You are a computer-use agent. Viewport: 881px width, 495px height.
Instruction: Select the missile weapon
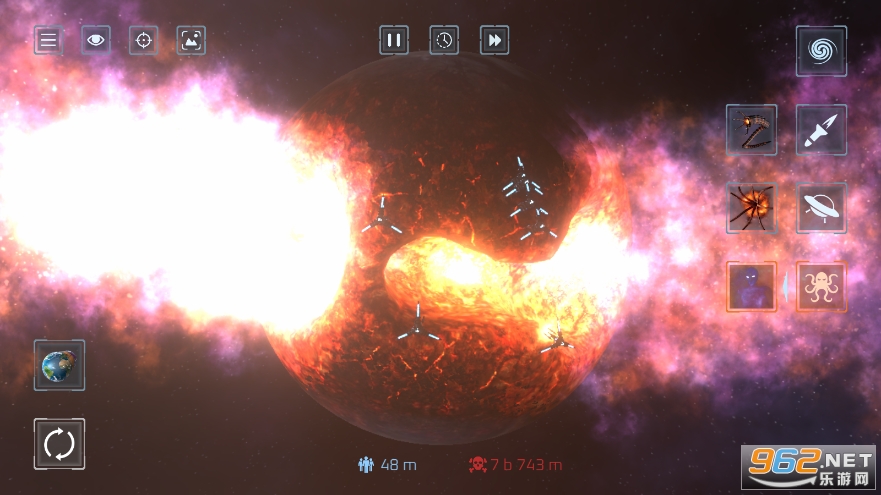pos(821,130)
